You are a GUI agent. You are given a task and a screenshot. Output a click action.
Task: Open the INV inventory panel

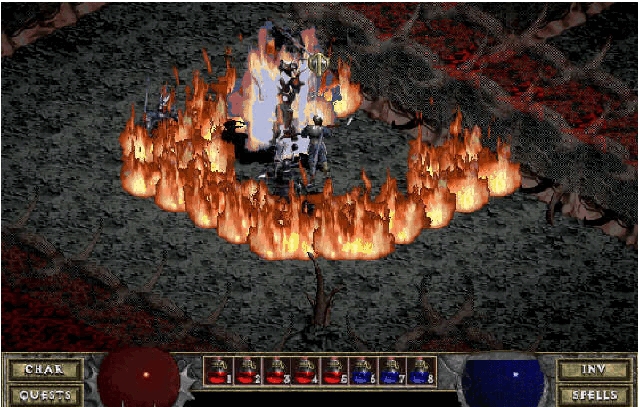pos(594,369)
